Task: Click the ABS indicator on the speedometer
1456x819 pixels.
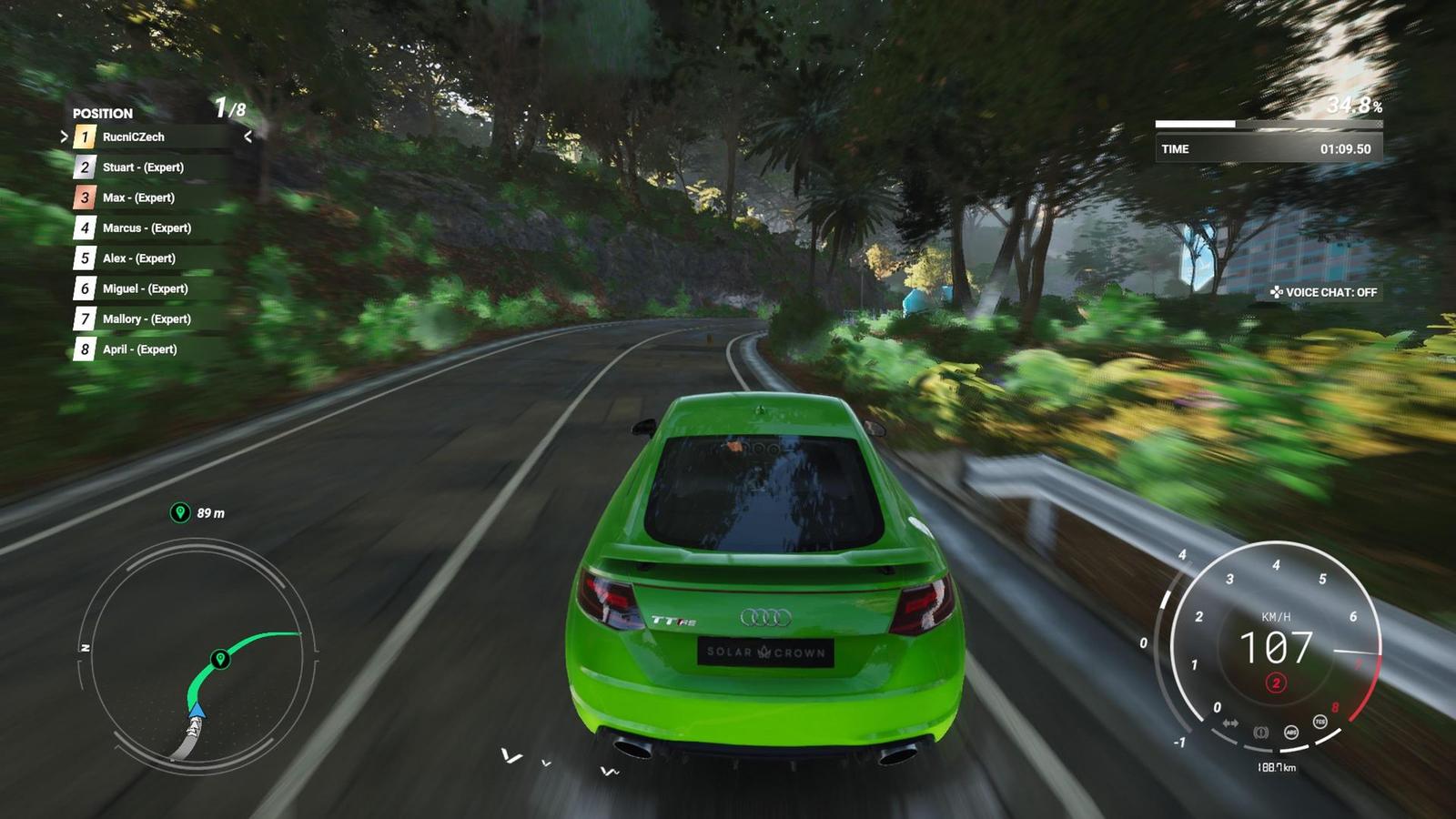Action: pos(1291,733)
